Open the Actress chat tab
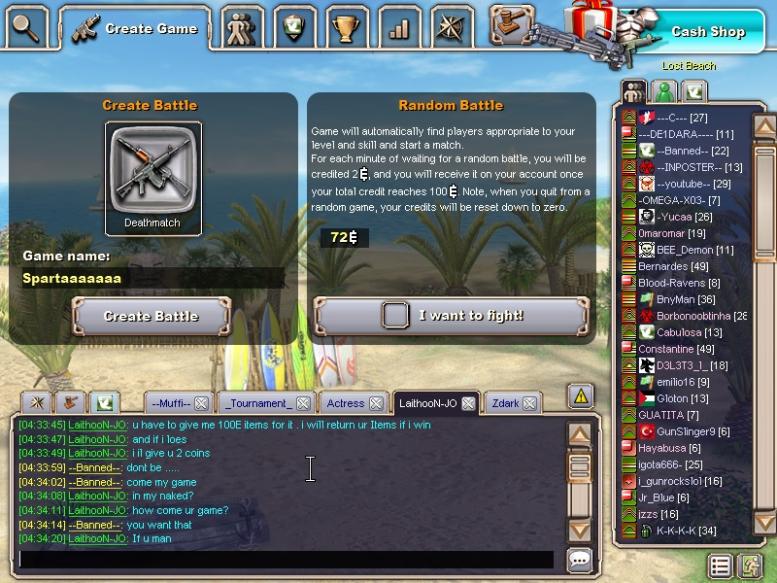This screenshot has width=777, height=583. point(344,403)
